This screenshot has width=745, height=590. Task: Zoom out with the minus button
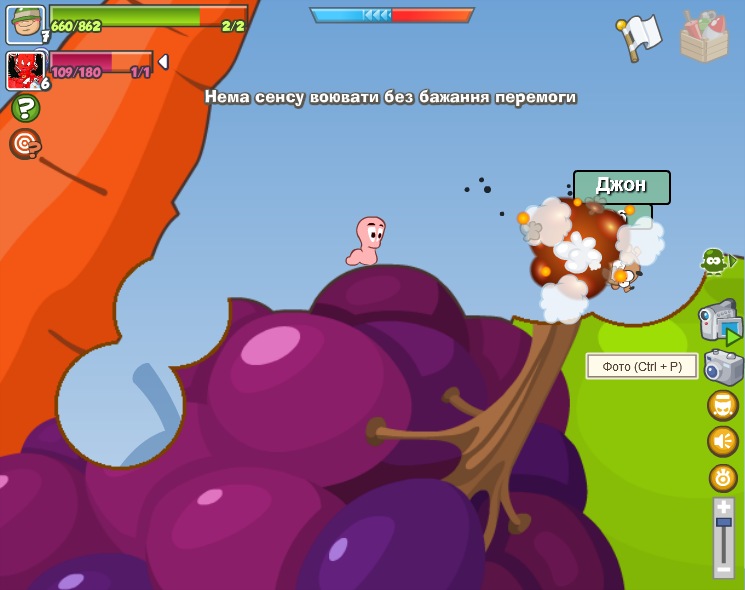point(724,570)
